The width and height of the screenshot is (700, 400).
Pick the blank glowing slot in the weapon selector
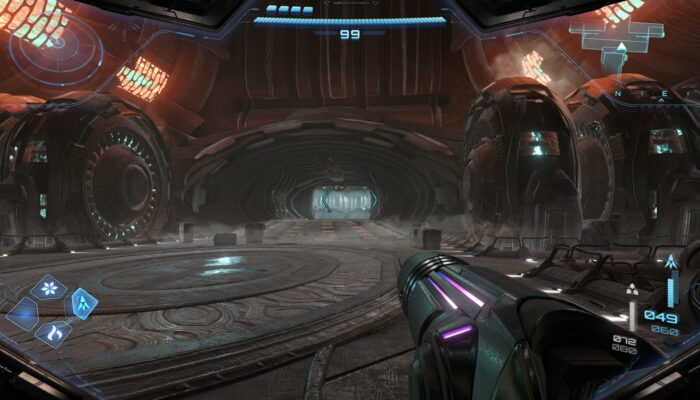point(22,314)
